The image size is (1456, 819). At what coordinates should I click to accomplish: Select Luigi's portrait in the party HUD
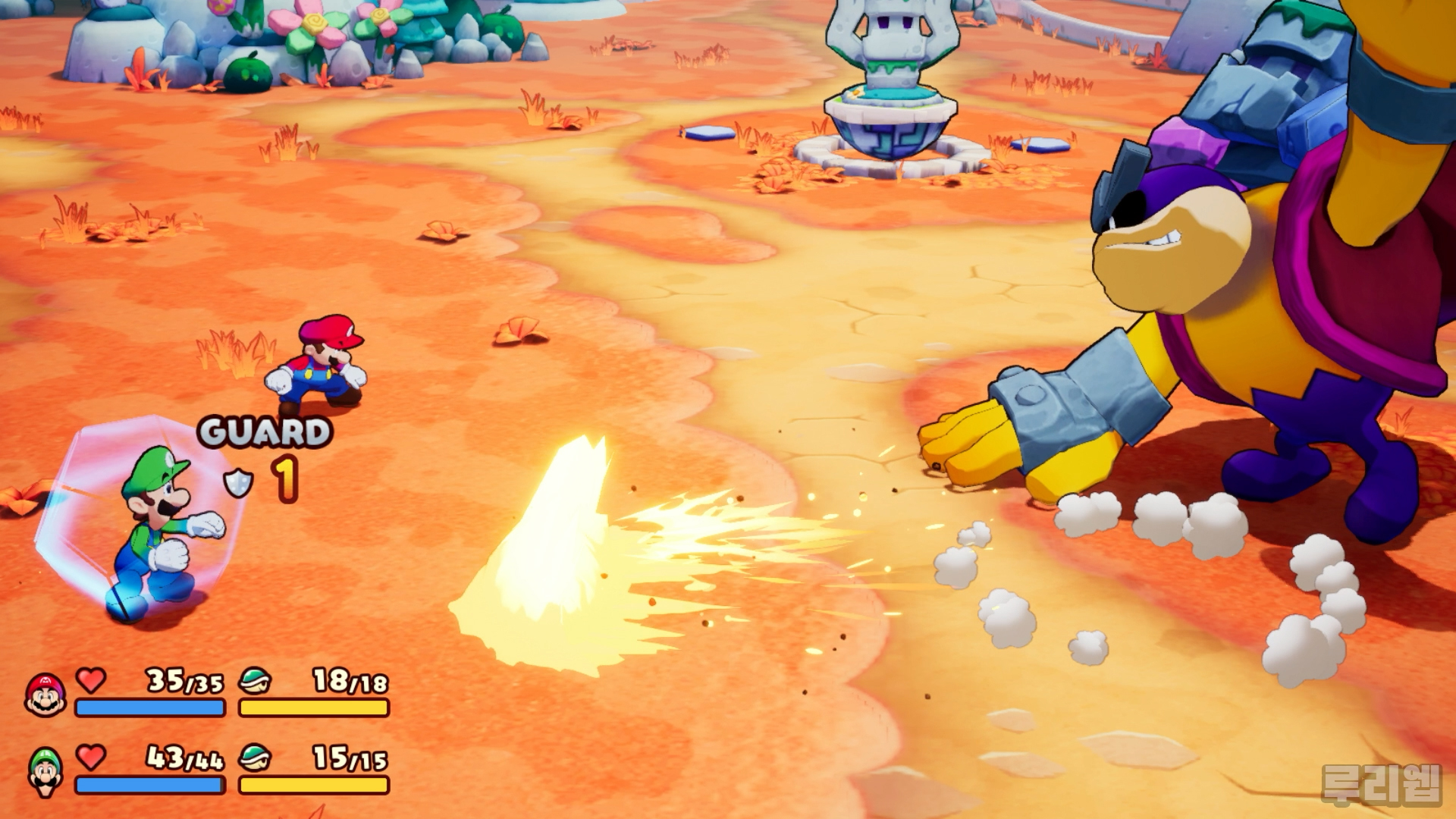45,771
